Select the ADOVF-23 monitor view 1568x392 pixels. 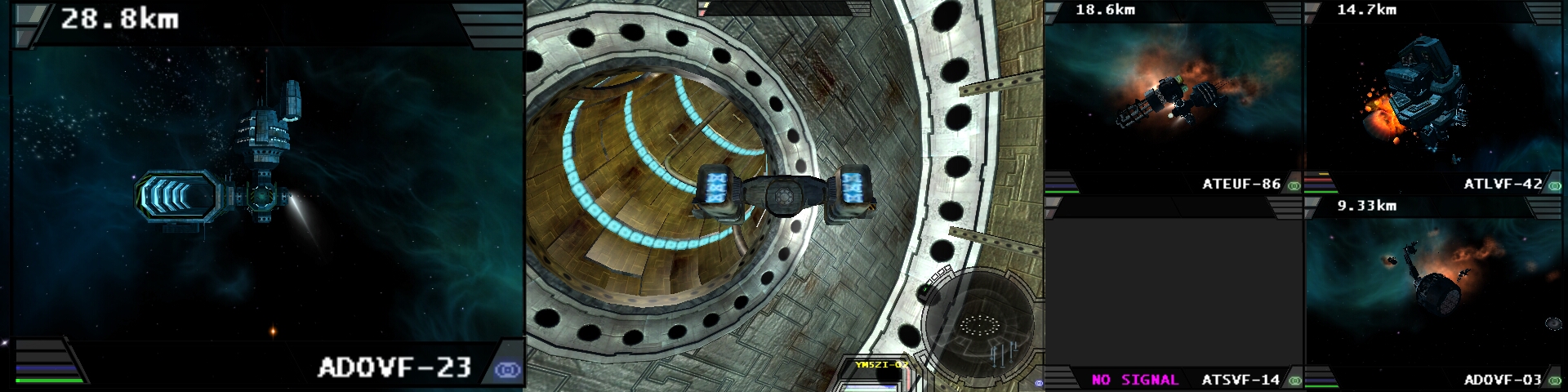click(266, 196)
